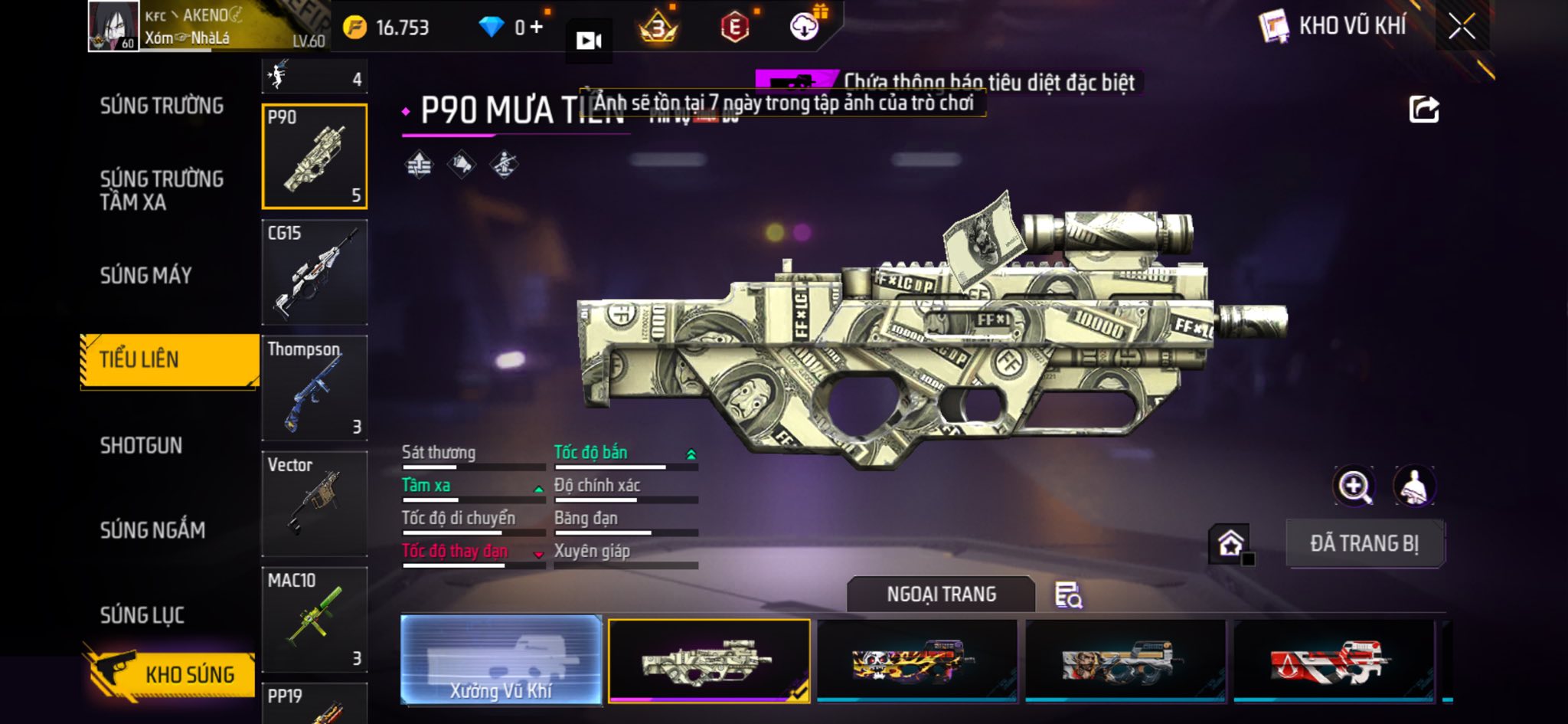Open the NGOẠI TRANG skin tab
The height and width of the screenshot is (724, 1568).
tap(941, 594)
